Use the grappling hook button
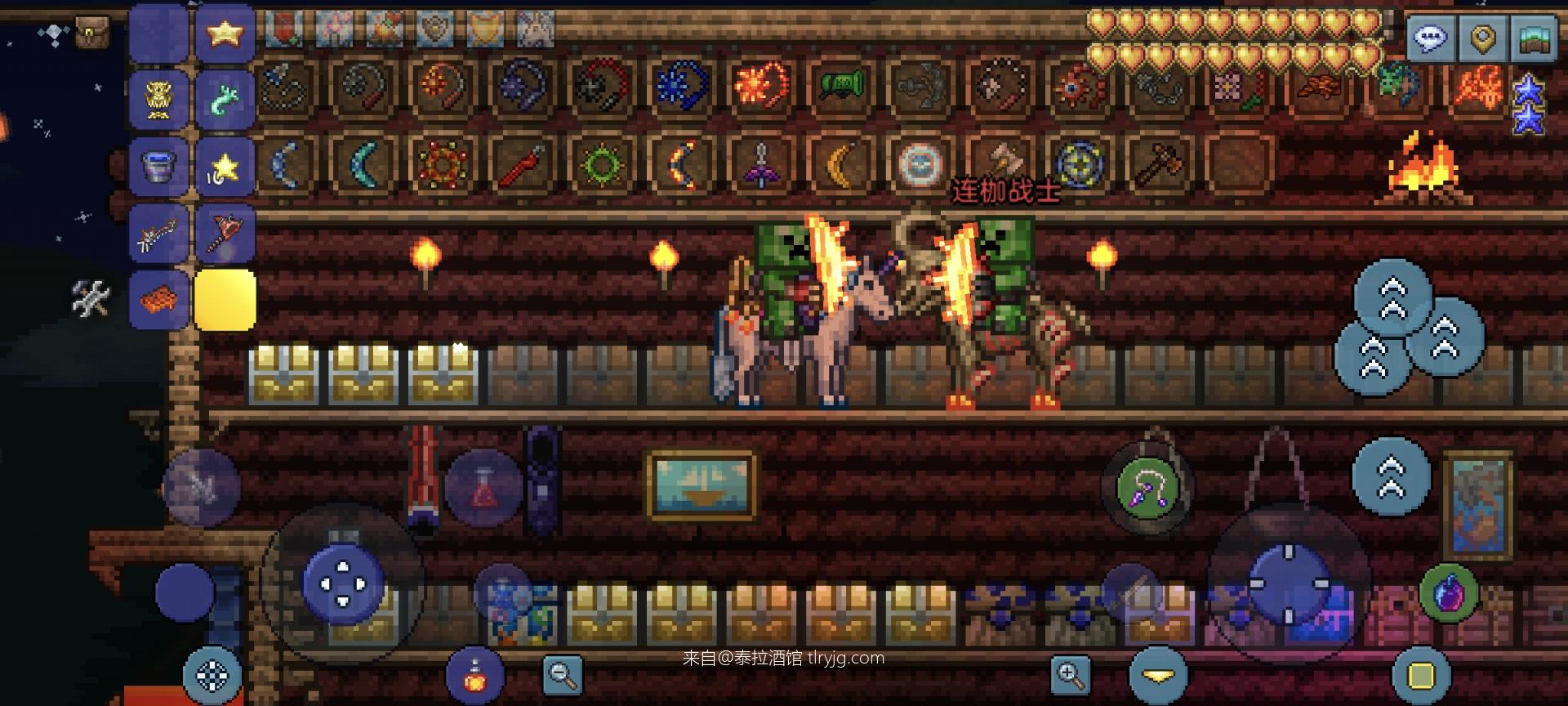The image size is (1568, 706). tap(1148, 489)
